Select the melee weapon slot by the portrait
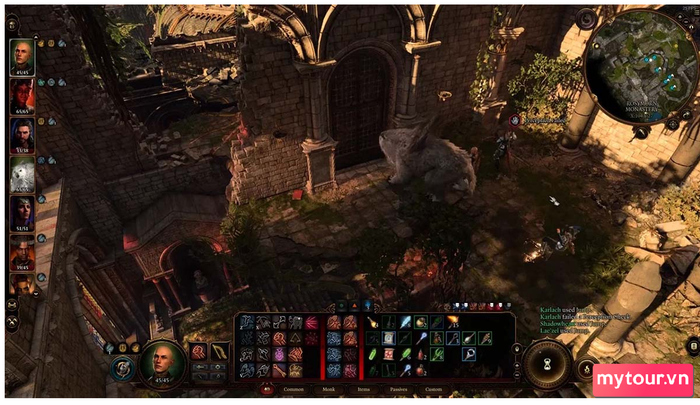Screen dimensions: 700x405 [199, 351]
